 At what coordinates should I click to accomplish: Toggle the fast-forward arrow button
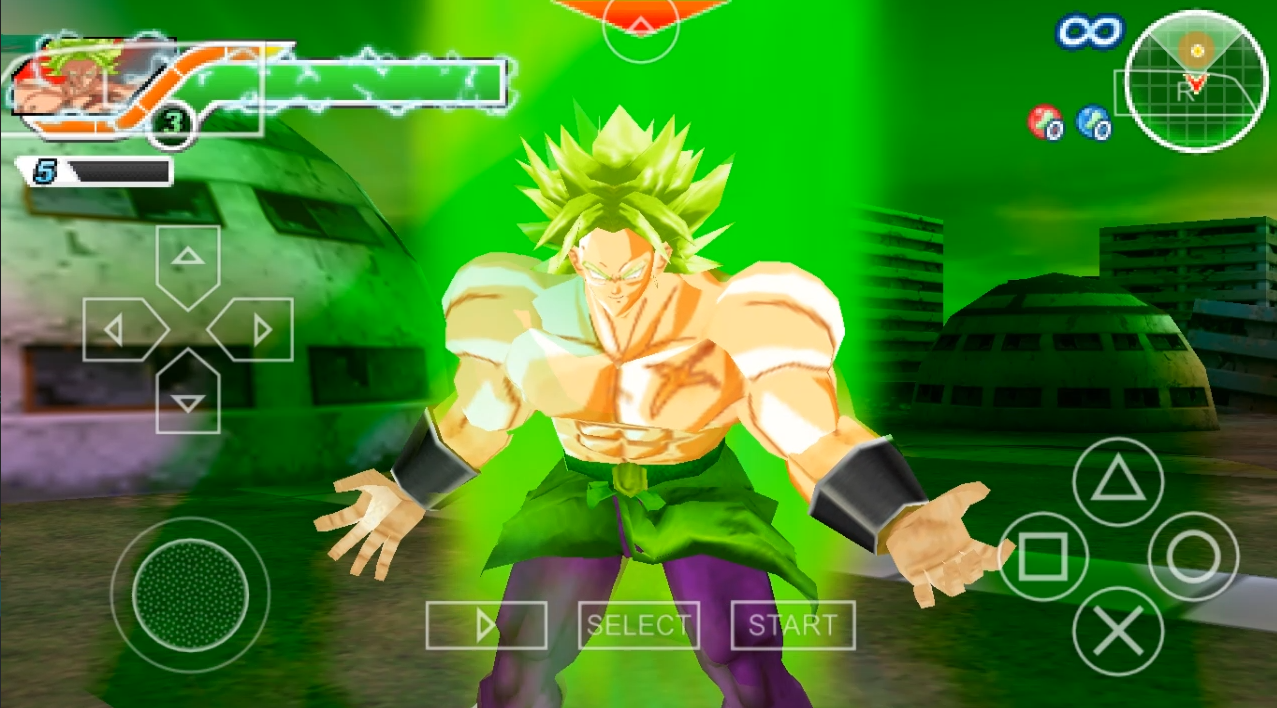[486, 625]
